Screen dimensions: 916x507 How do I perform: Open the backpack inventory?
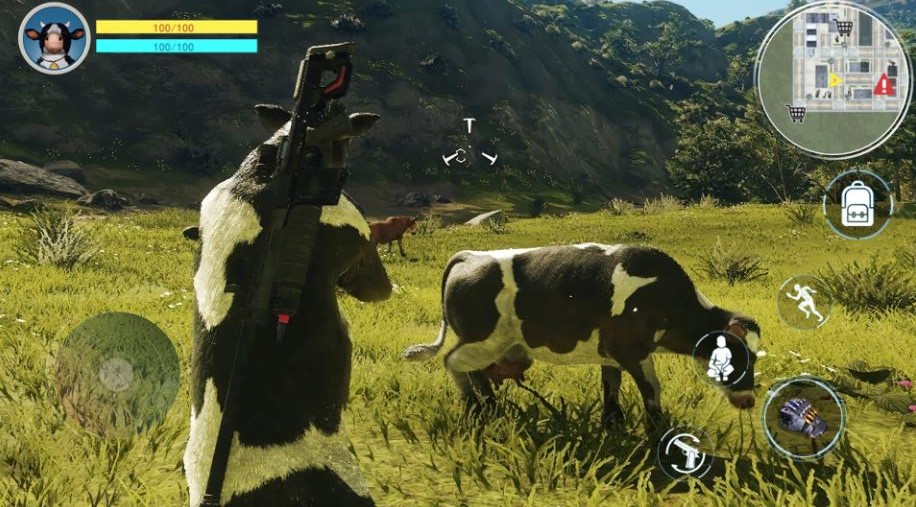[x=857, y=204]
